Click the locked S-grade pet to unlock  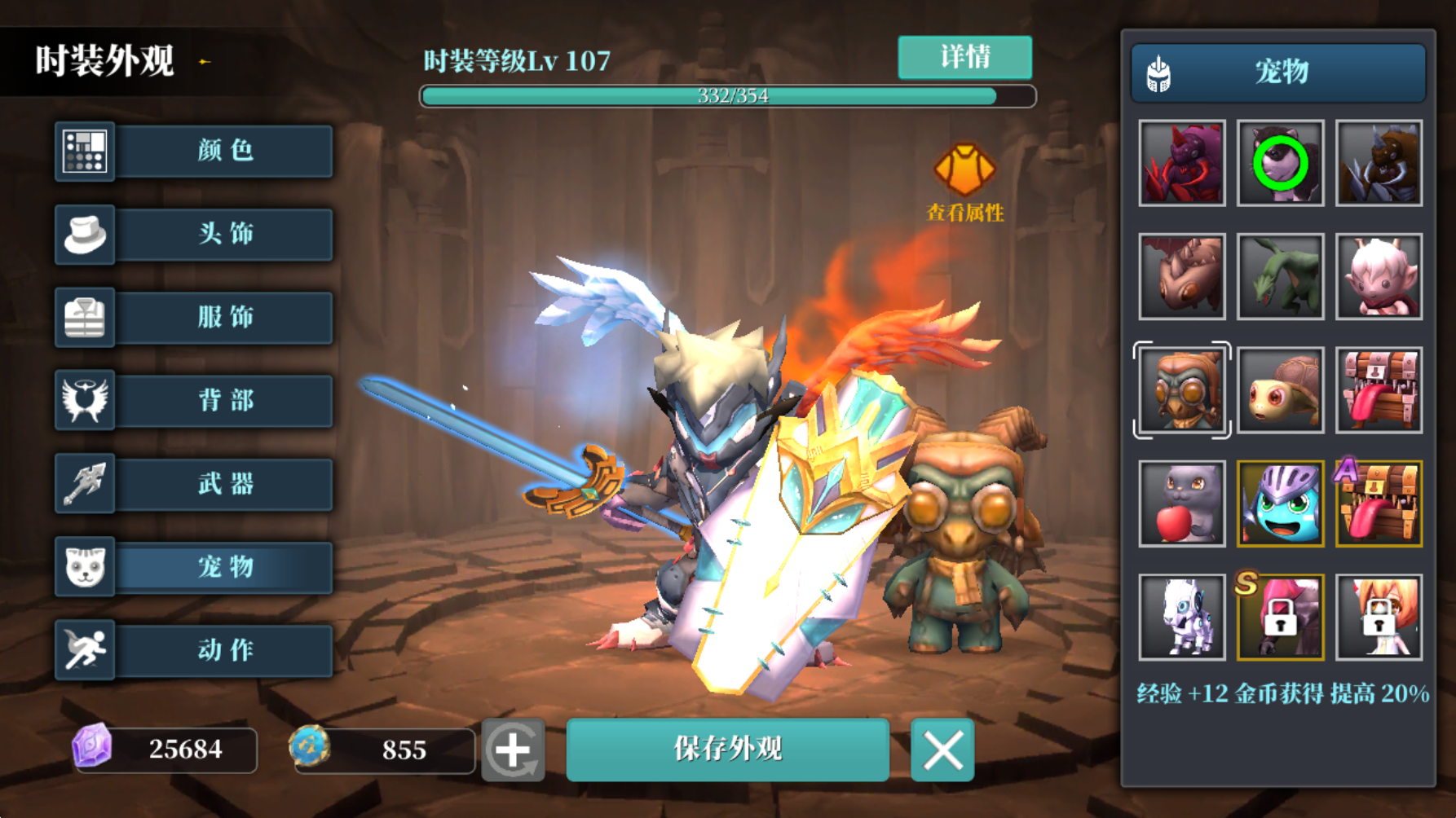tap(1280, 618)
